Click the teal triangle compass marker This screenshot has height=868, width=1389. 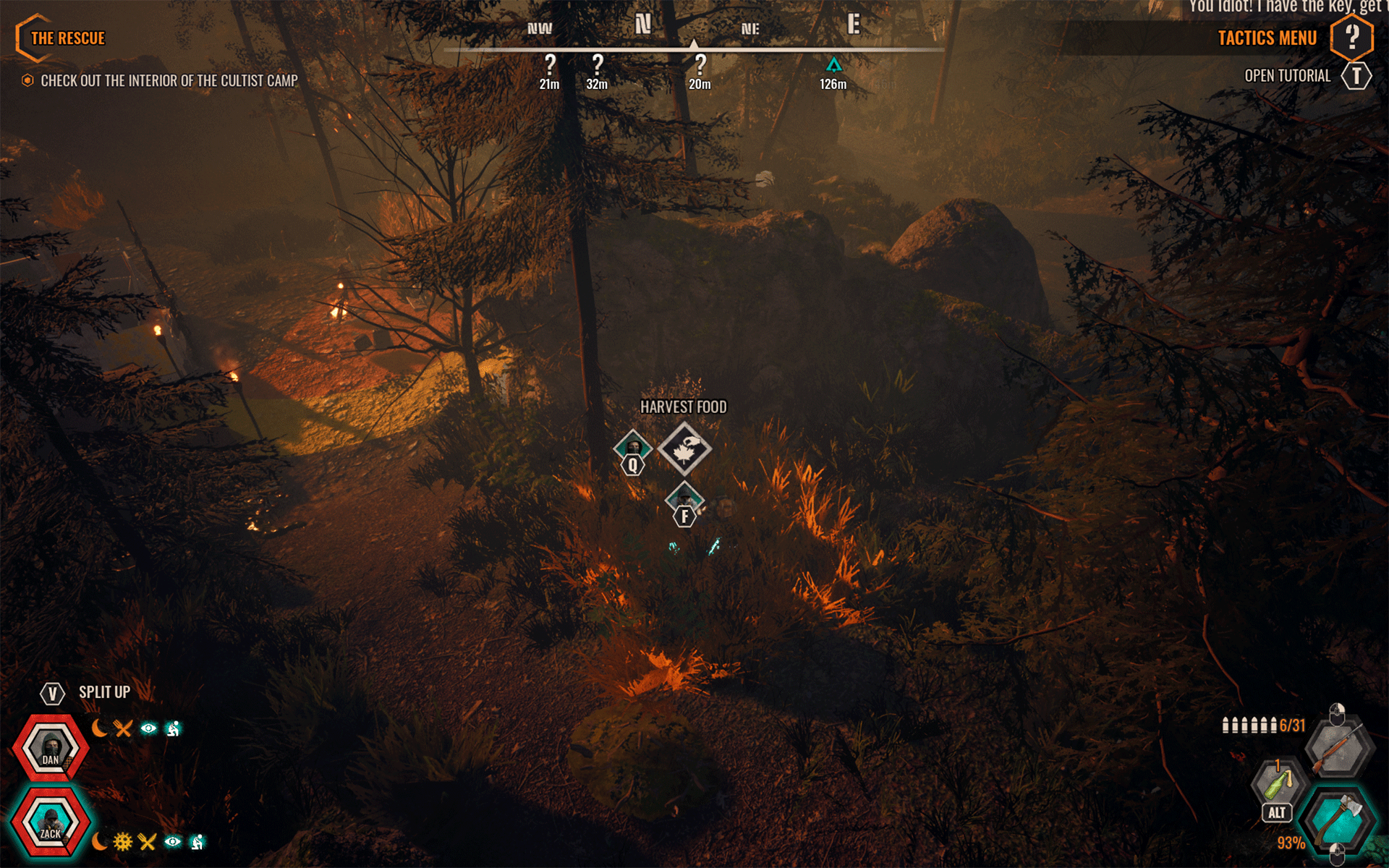point(833,66)
